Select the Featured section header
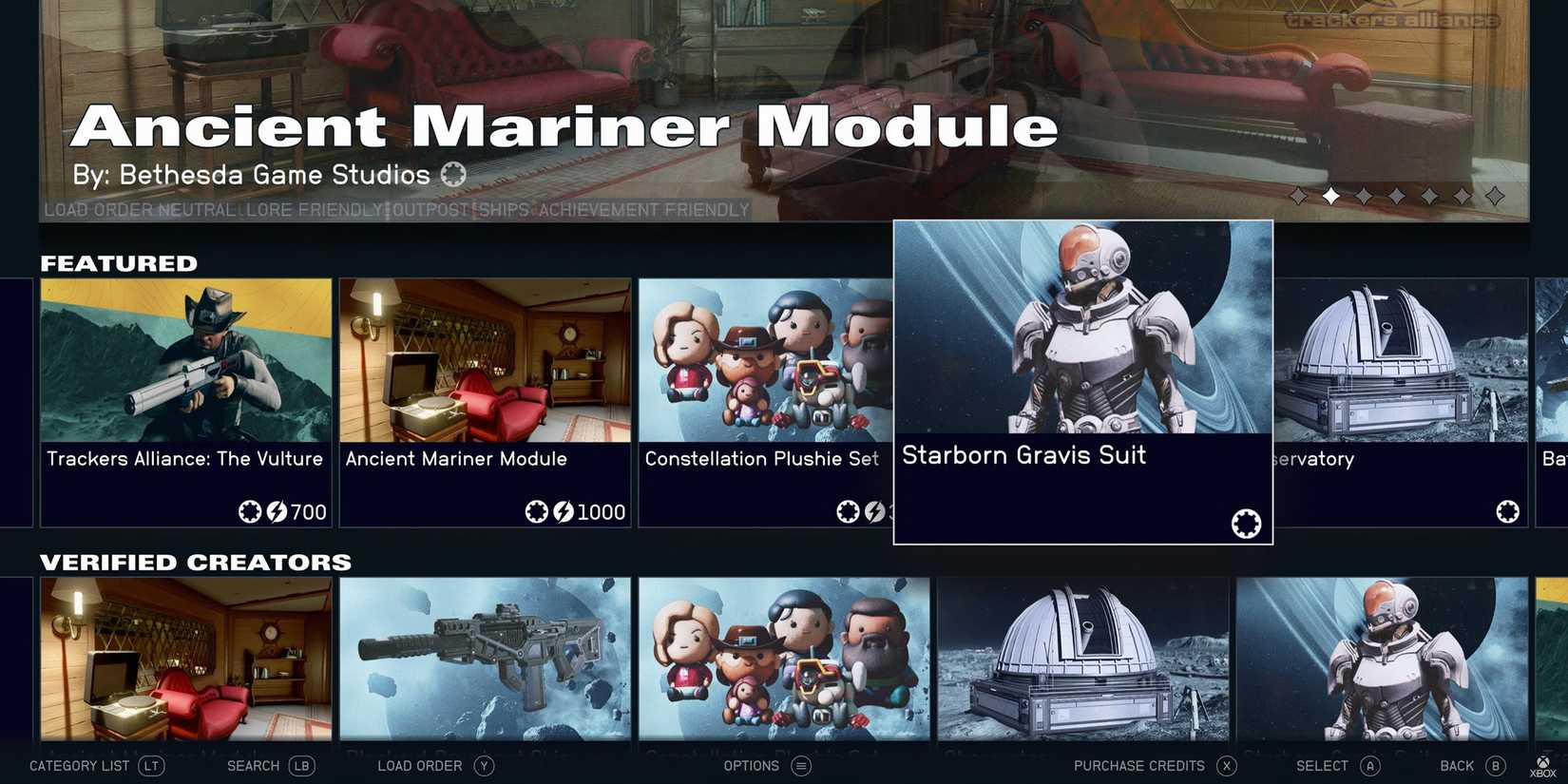Viewport: 1568px width, 784px height. tap(119, 263)
